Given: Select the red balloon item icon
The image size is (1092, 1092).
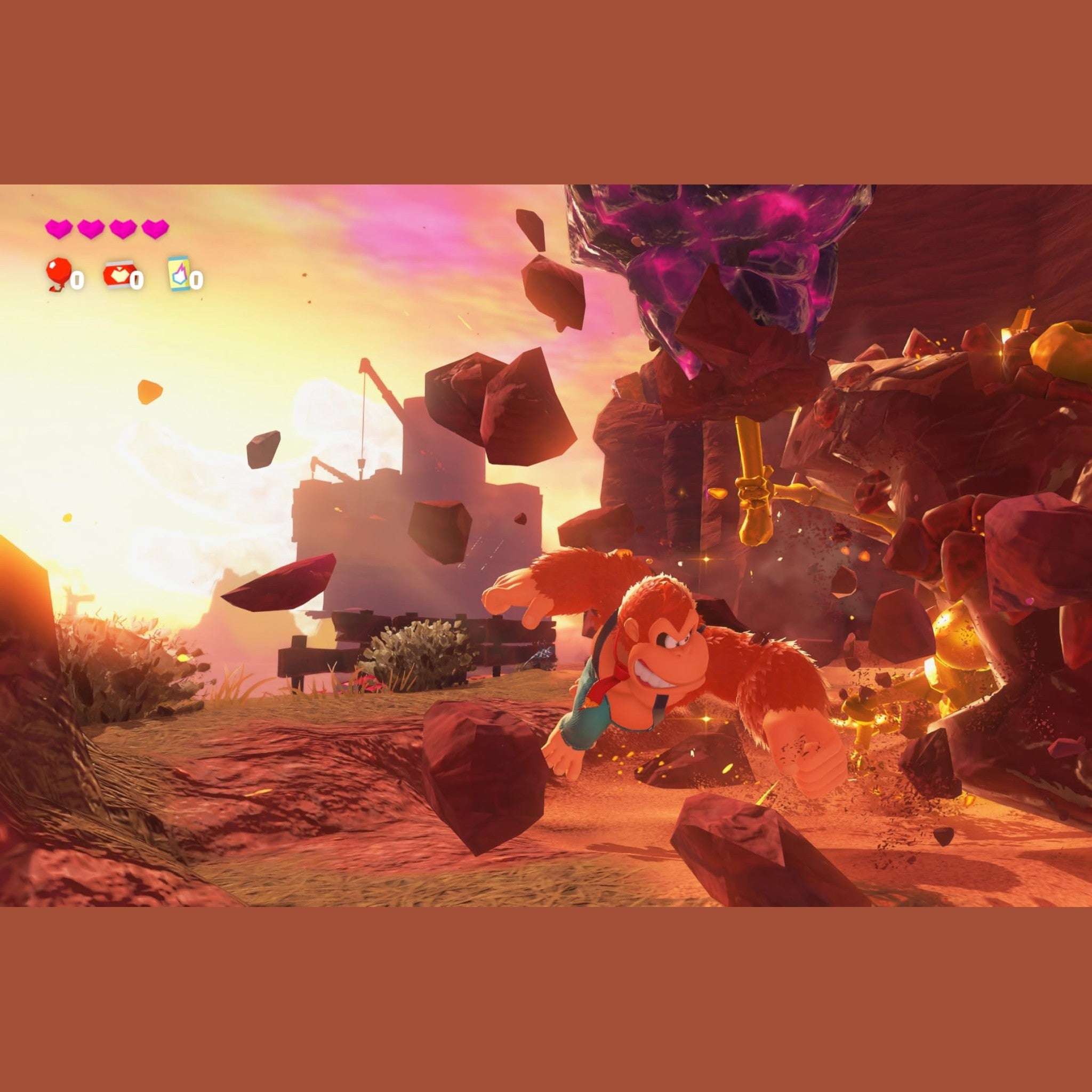Looking at the screenshot, I should pos(59,274).
